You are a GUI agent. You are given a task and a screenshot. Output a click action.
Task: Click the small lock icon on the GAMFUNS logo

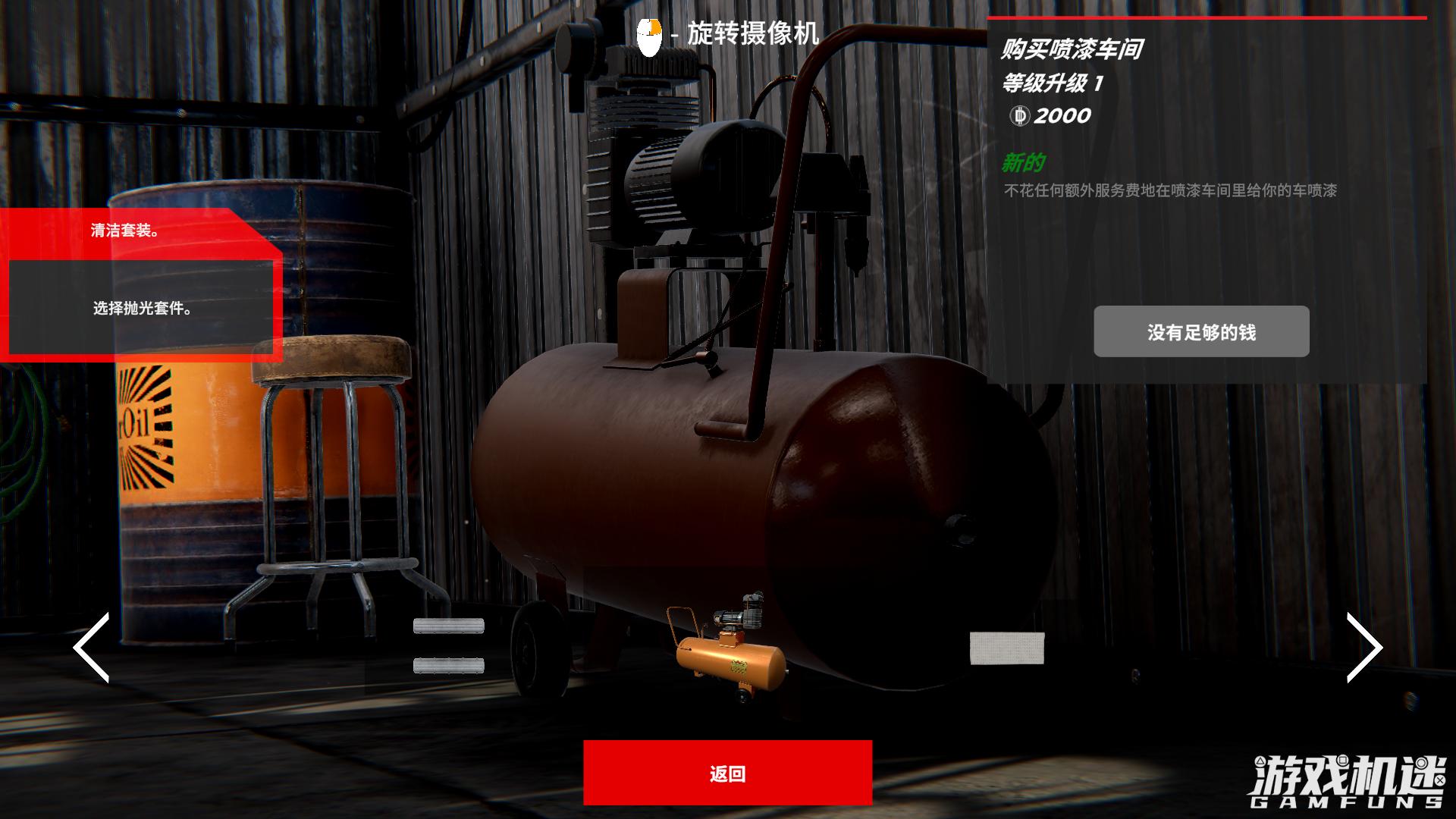1343,761
